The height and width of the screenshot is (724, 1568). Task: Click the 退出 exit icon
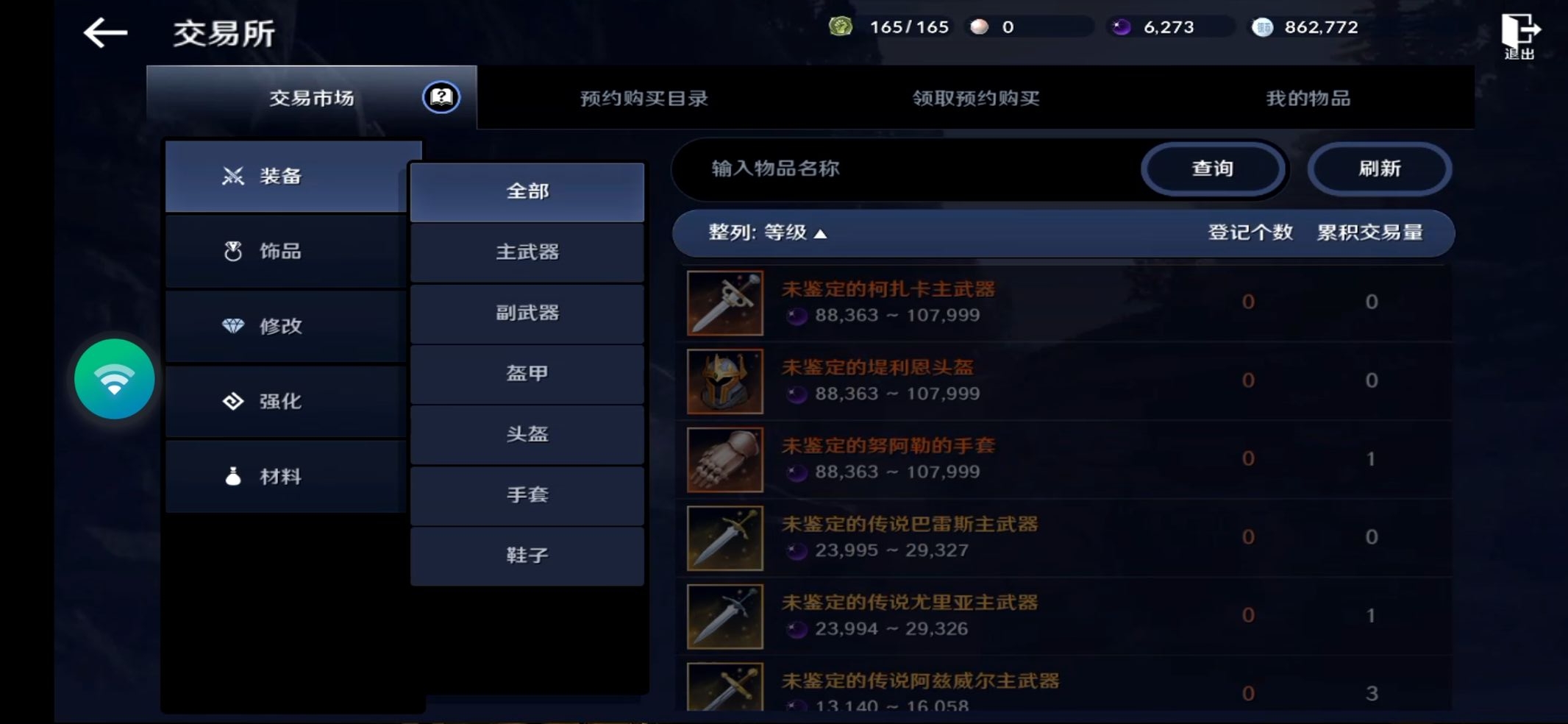1521,32
